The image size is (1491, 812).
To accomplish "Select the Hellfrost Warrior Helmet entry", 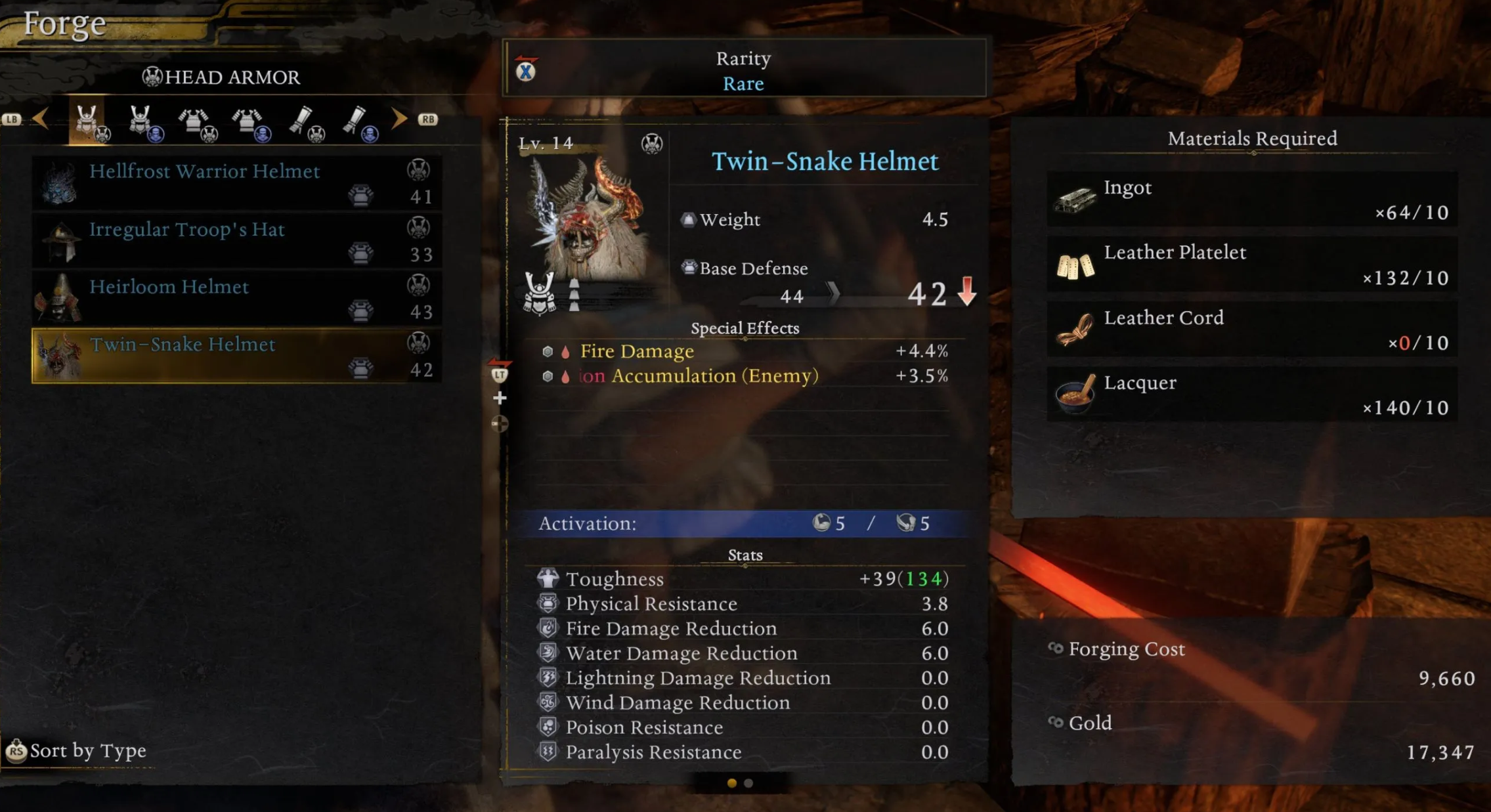I will click(236, 182).
